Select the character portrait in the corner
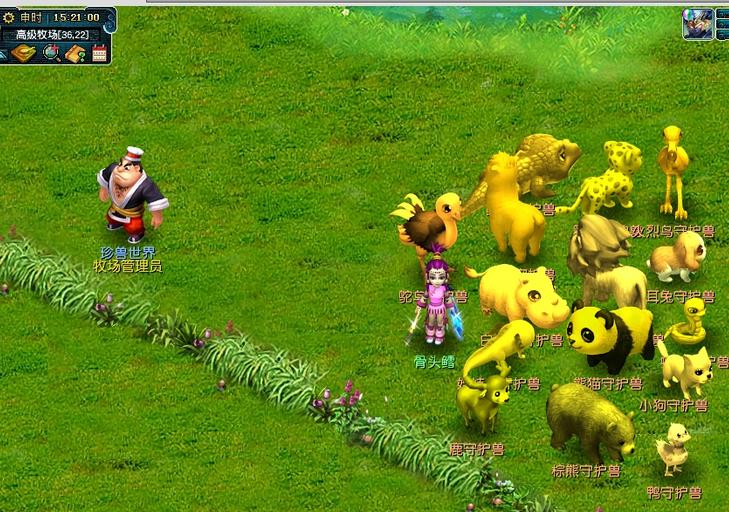This screenshot has height=512, width=729. (697, 23)
